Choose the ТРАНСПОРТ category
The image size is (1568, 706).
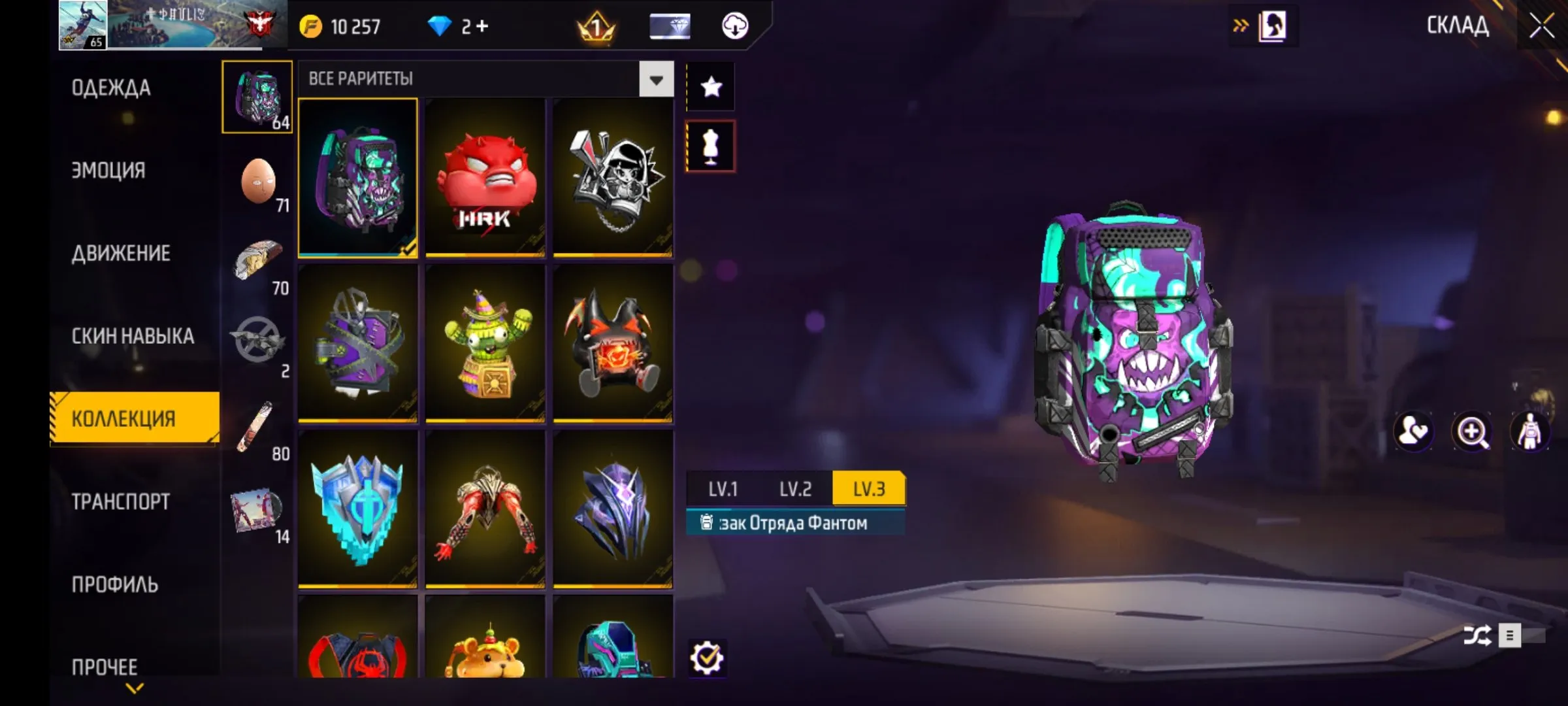coord(121,502)
